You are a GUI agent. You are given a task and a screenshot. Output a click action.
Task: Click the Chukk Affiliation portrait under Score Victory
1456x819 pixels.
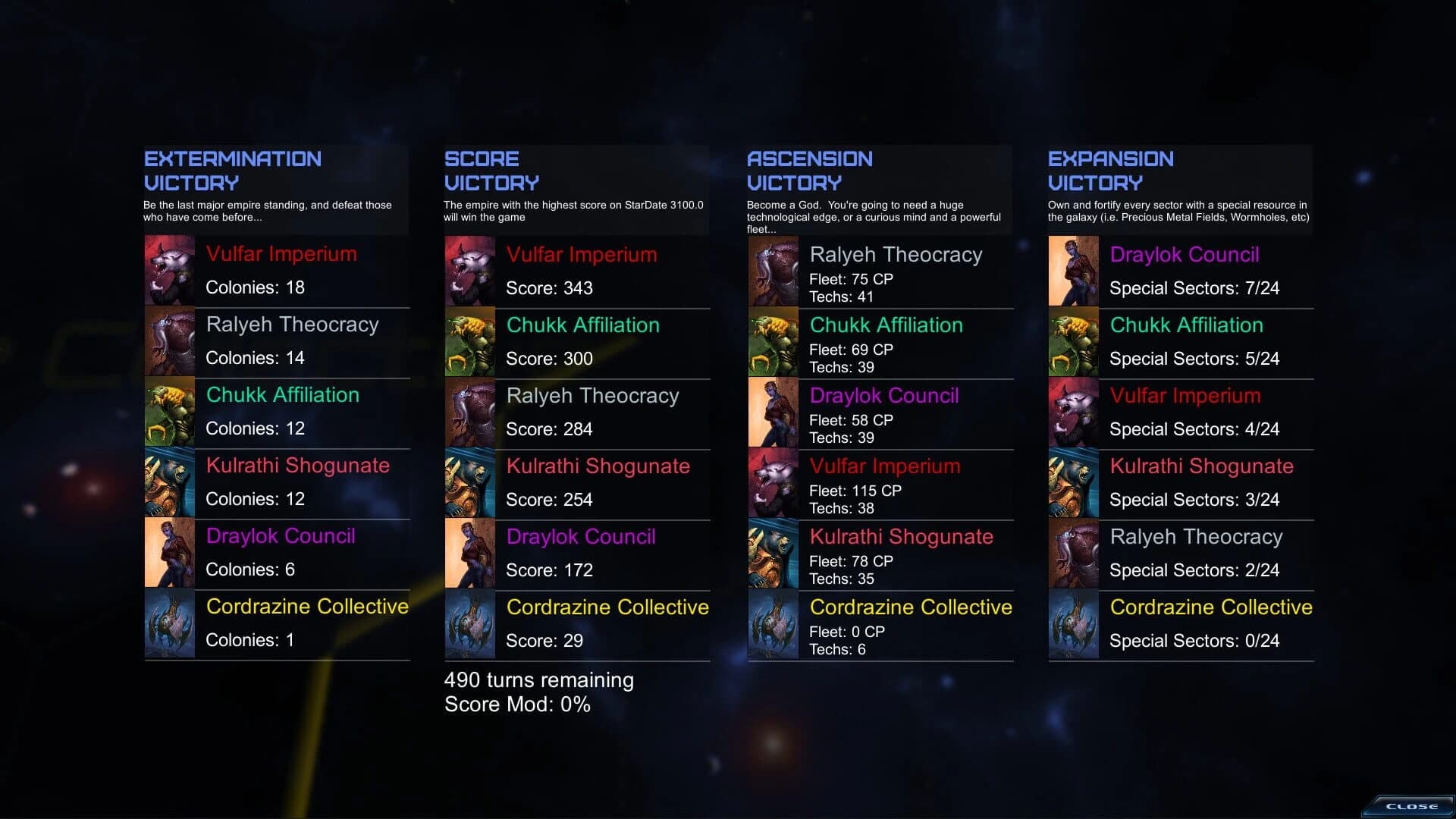469,341
